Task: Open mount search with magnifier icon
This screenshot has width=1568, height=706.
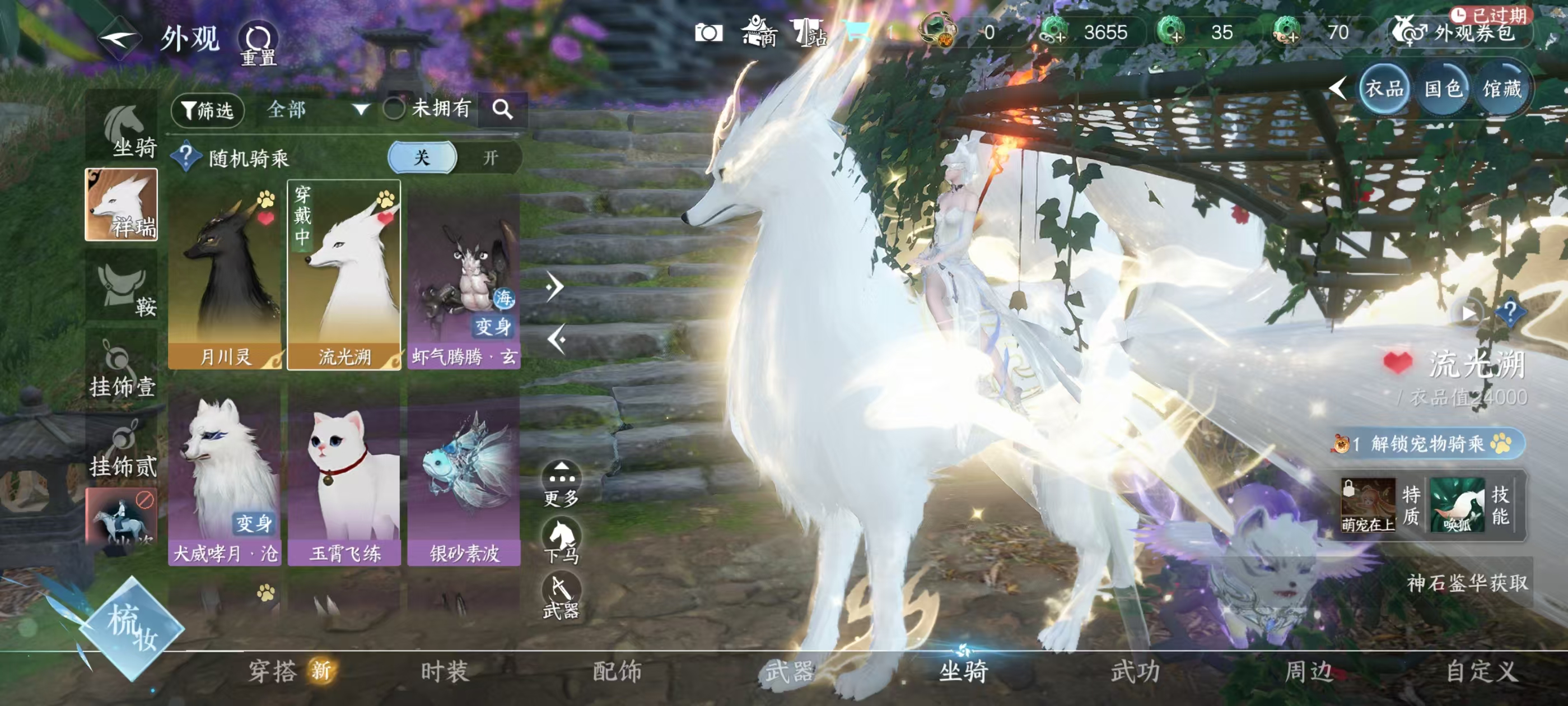Action: 502,110
